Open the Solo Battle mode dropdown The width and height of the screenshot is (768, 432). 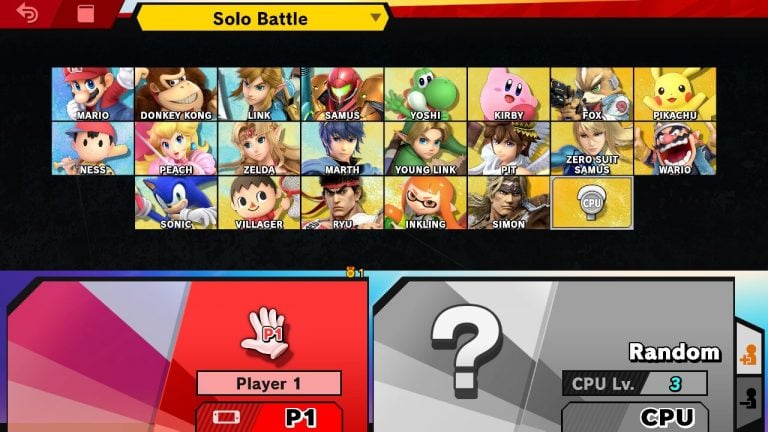coord(261,18)
